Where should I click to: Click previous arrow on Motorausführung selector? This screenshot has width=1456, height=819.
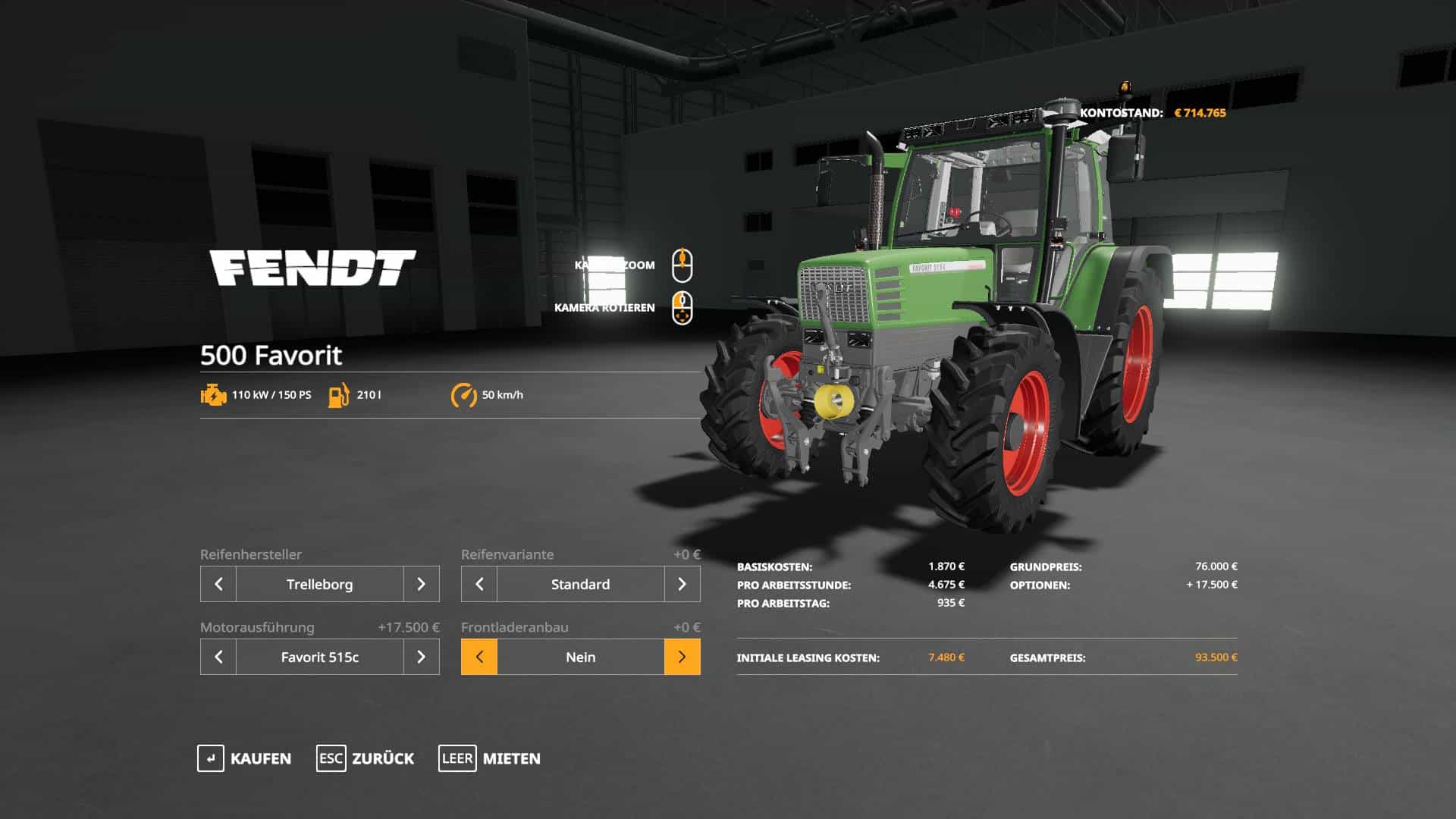point(218,657)
